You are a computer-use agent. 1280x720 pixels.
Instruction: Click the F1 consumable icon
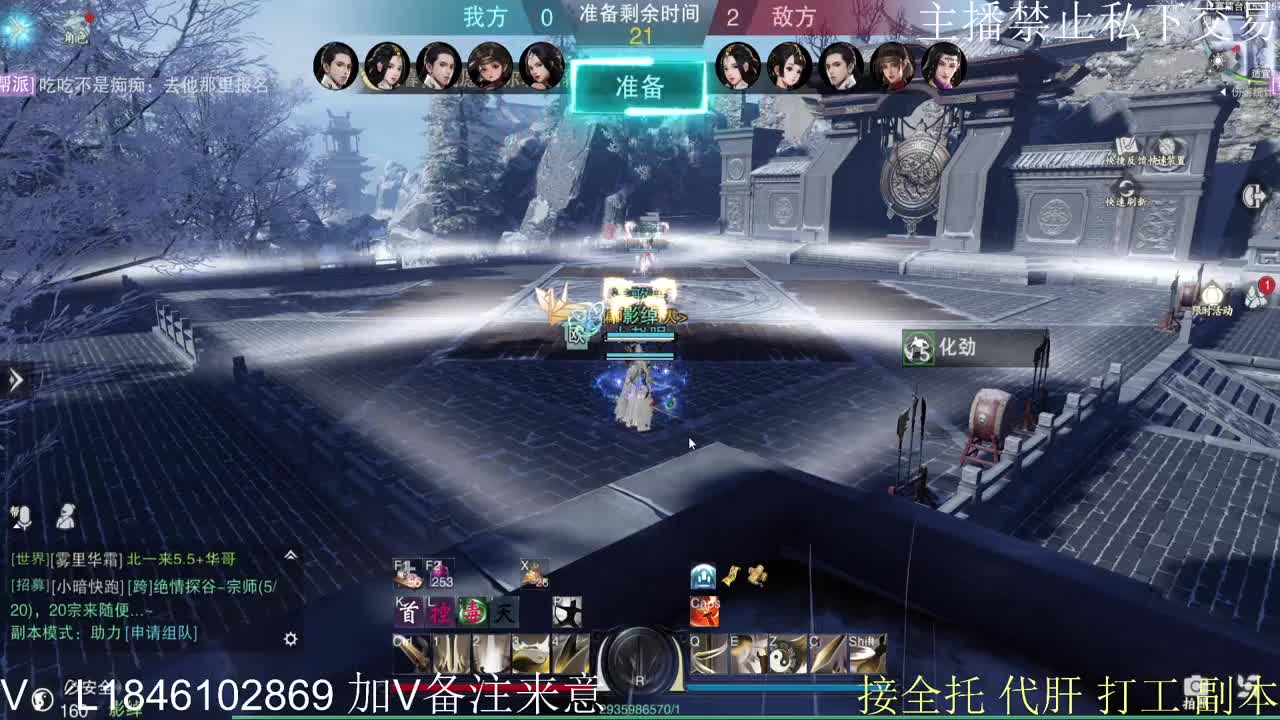click(405, 574)
